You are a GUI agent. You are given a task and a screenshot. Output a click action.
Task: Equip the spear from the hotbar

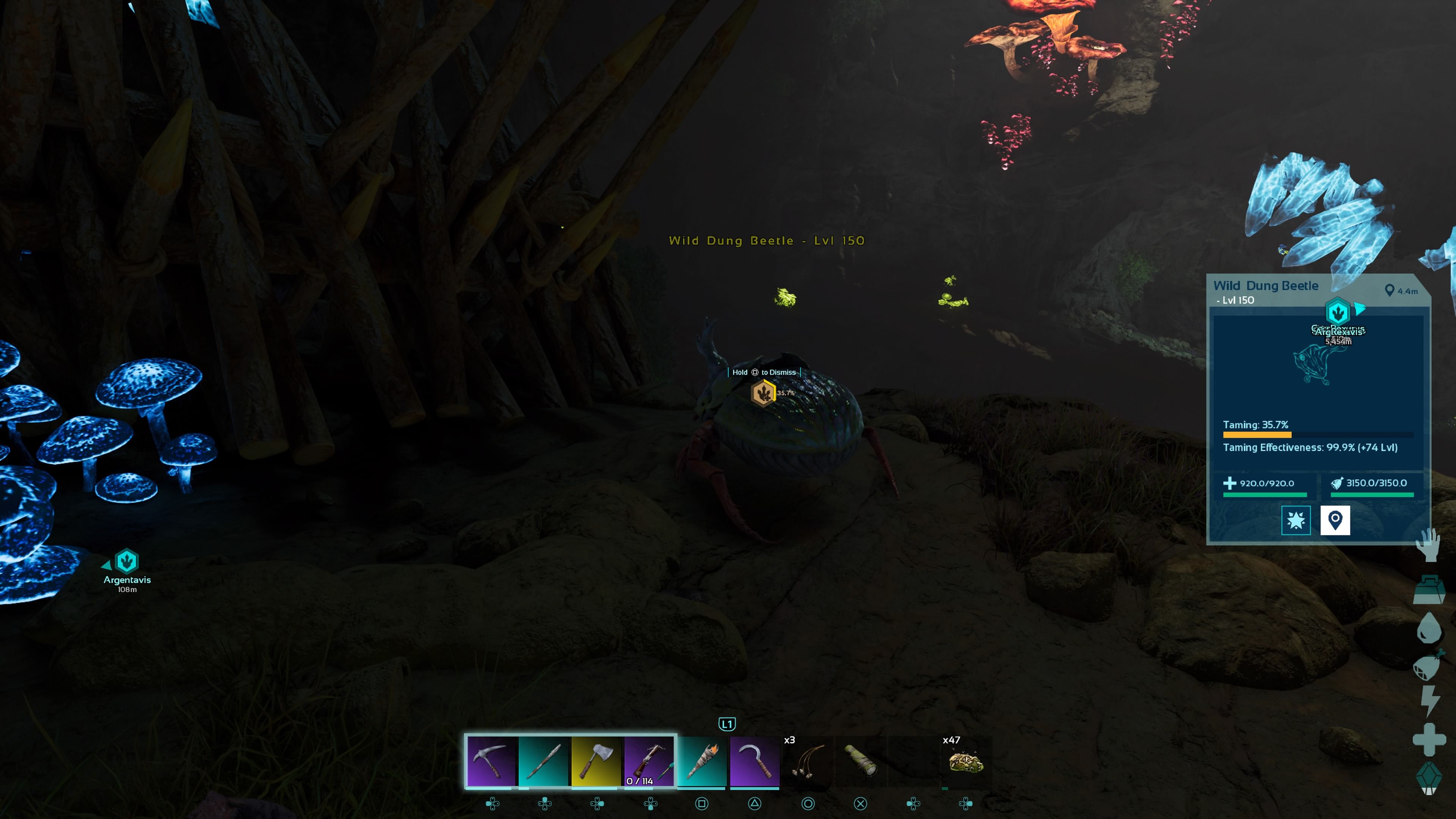pyautogui.click(x=544, y=761)
